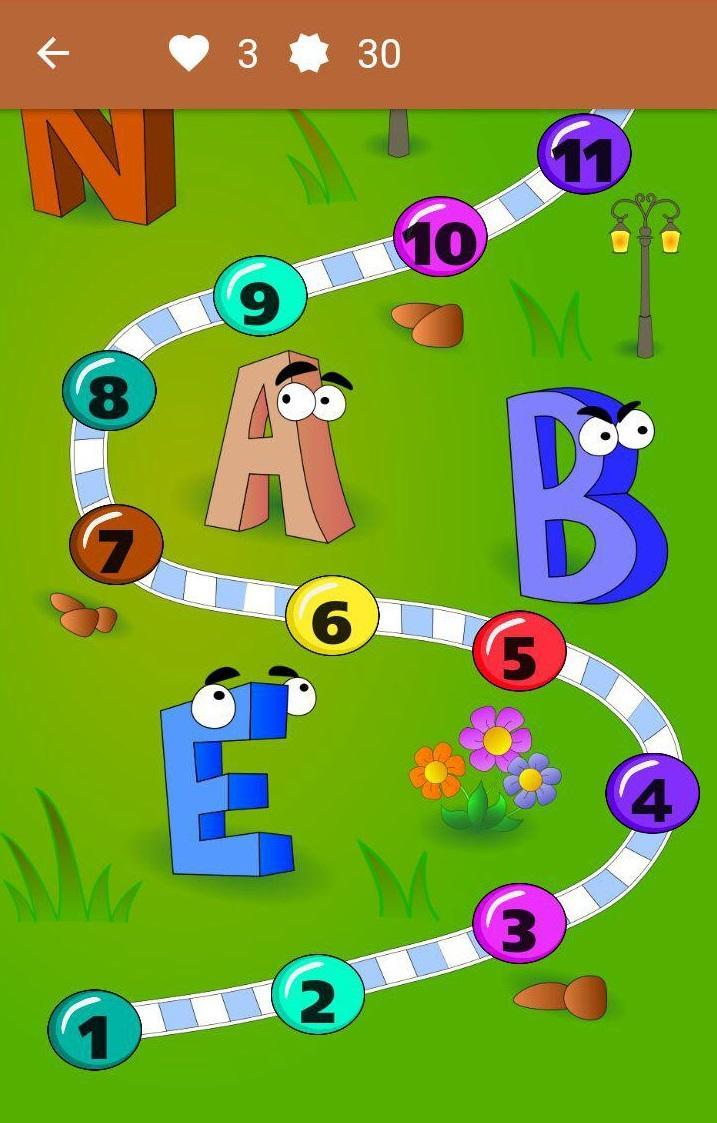This screenshot has height=1123, width=717.
Task: Select level 1 on the path
Action: tap(95, 1030)
